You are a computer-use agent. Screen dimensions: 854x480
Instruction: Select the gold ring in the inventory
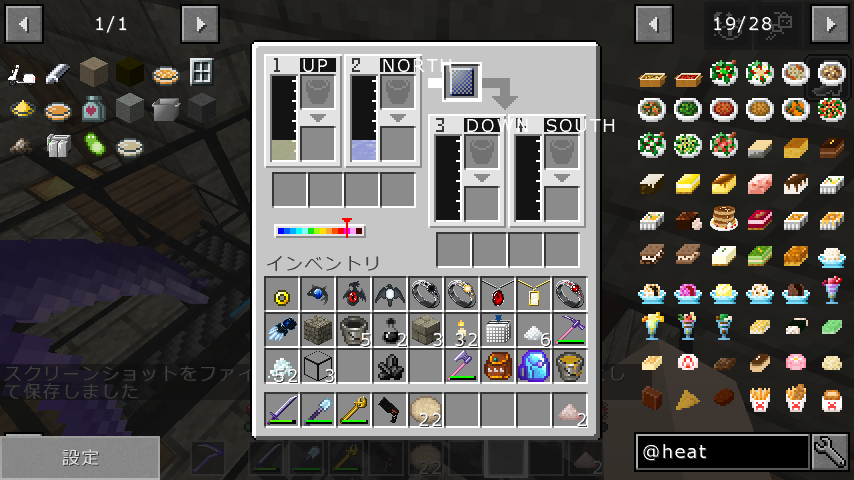pyautogui.click(x=283, y=294)
